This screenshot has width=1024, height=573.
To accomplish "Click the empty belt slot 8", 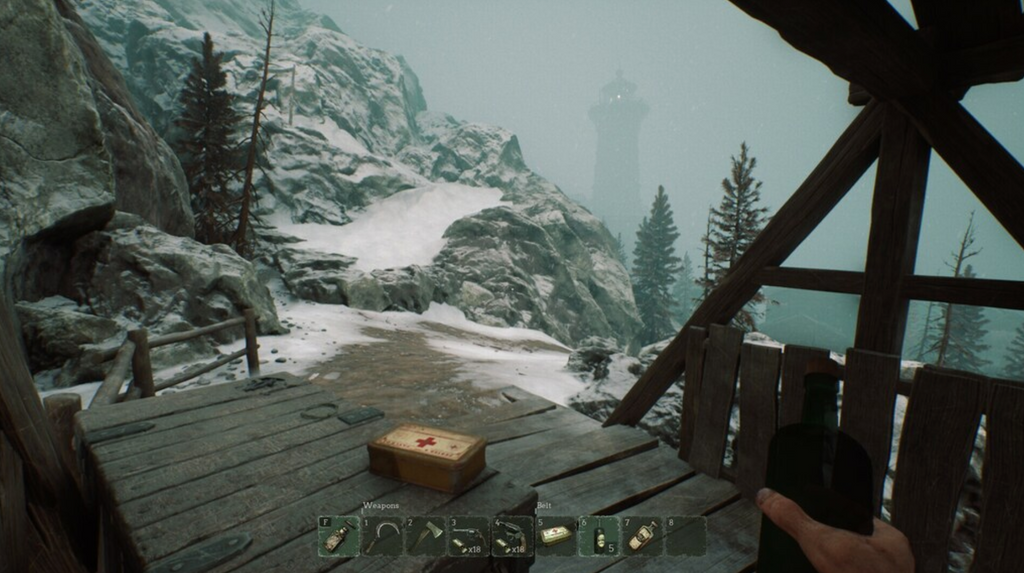I will 686,537.
